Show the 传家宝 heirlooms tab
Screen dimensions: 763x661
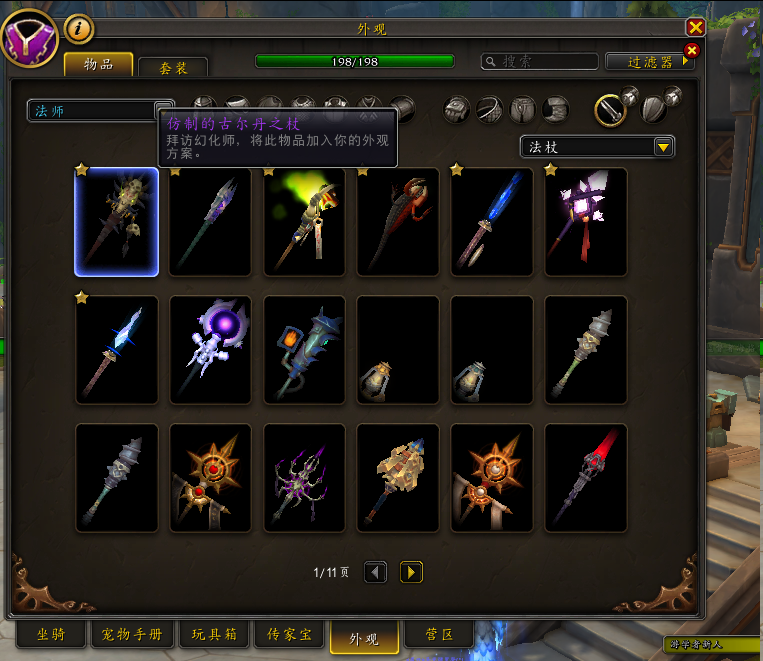point(290,635)
